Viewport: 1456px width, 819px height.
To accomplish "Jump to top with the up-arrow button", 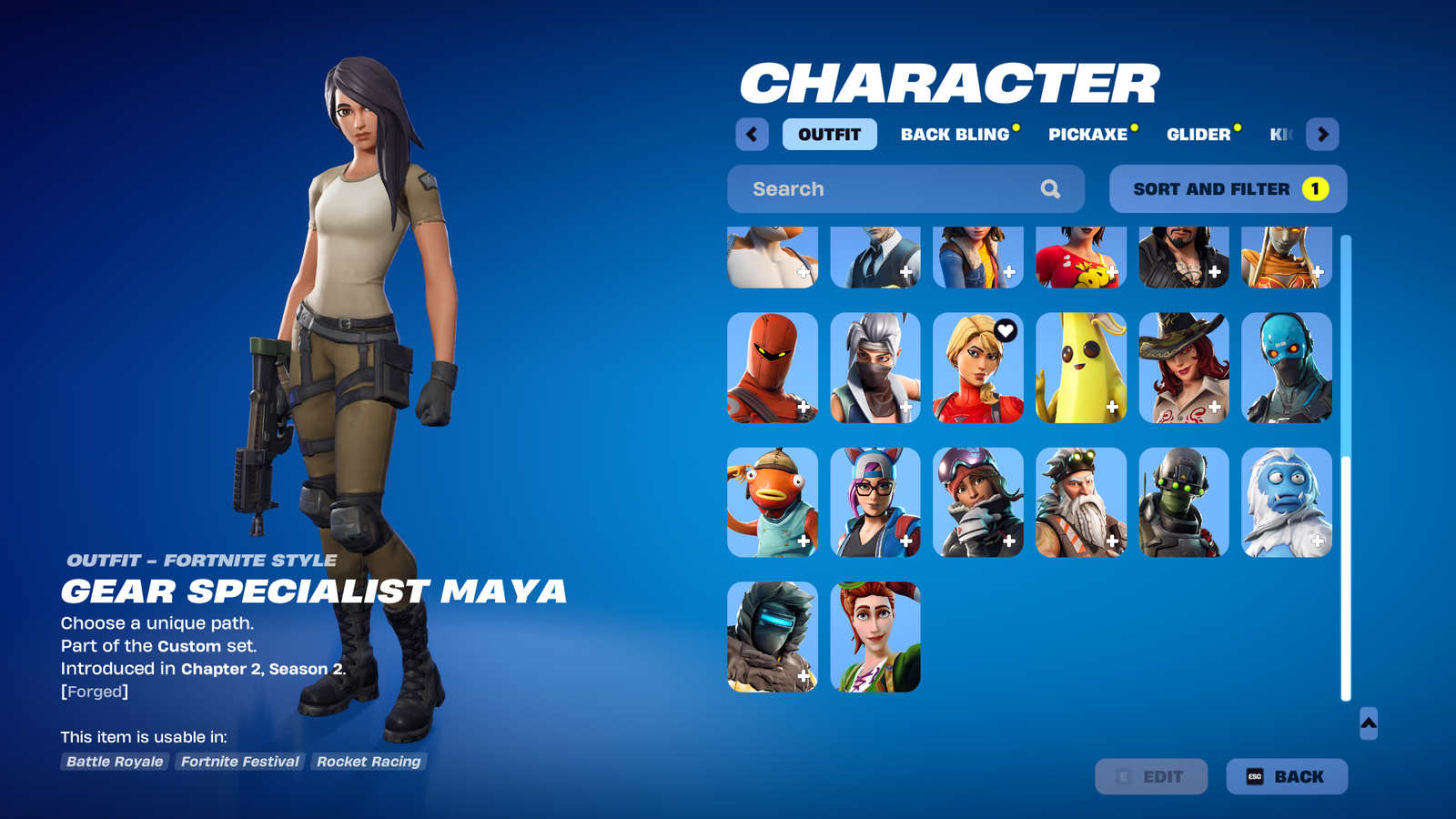I will point(1368,723).
